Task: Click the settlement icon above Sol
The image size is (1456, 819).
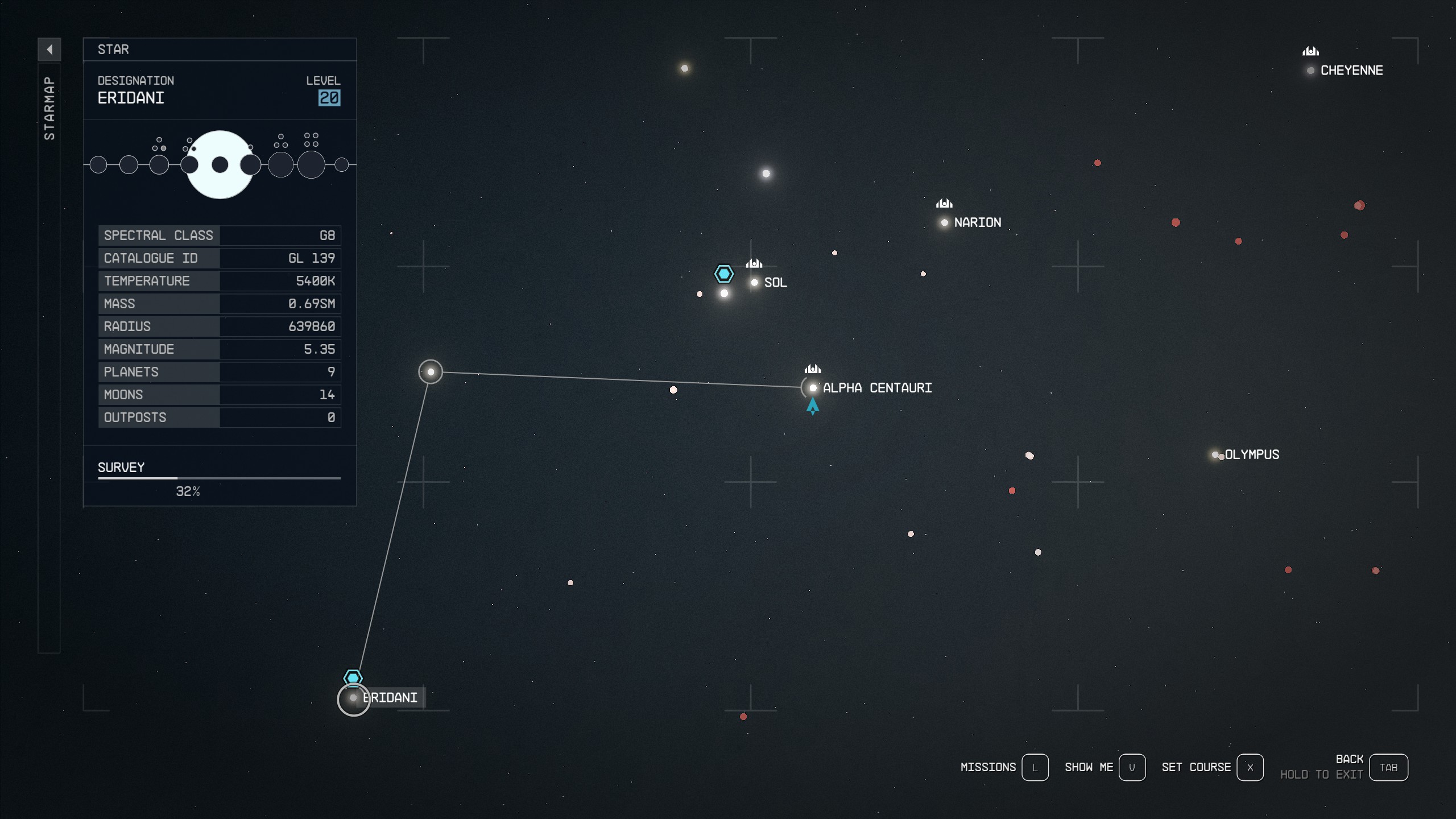Action: point(754,264)
